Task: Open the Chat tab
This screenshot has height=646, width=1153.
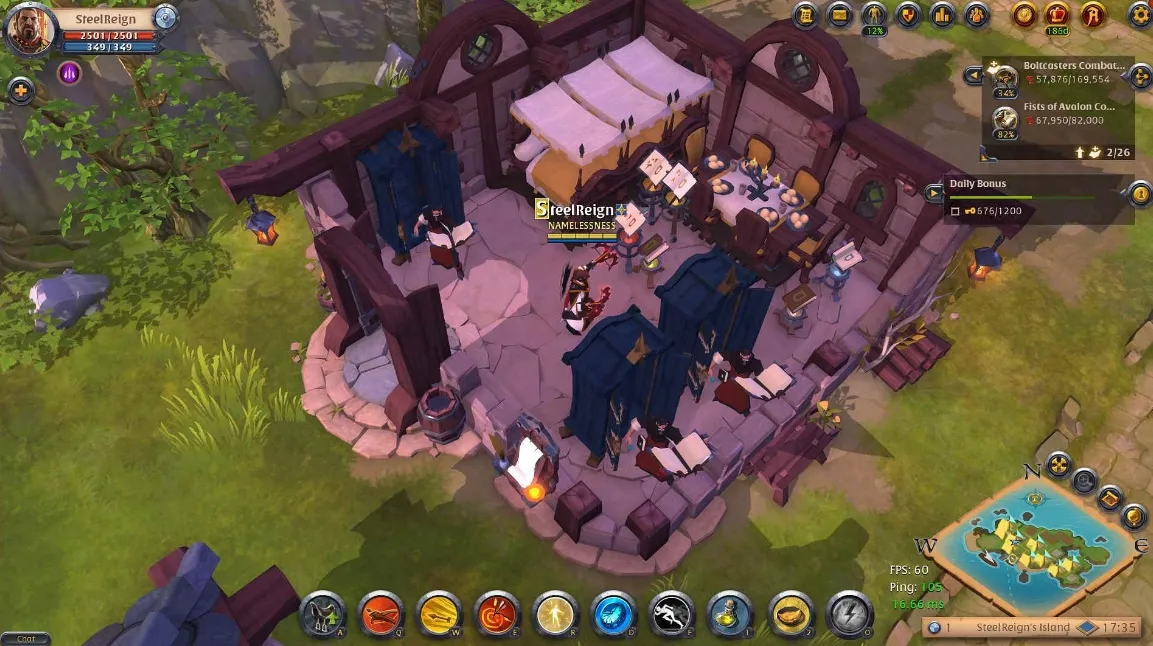Action: coord(26,639)
